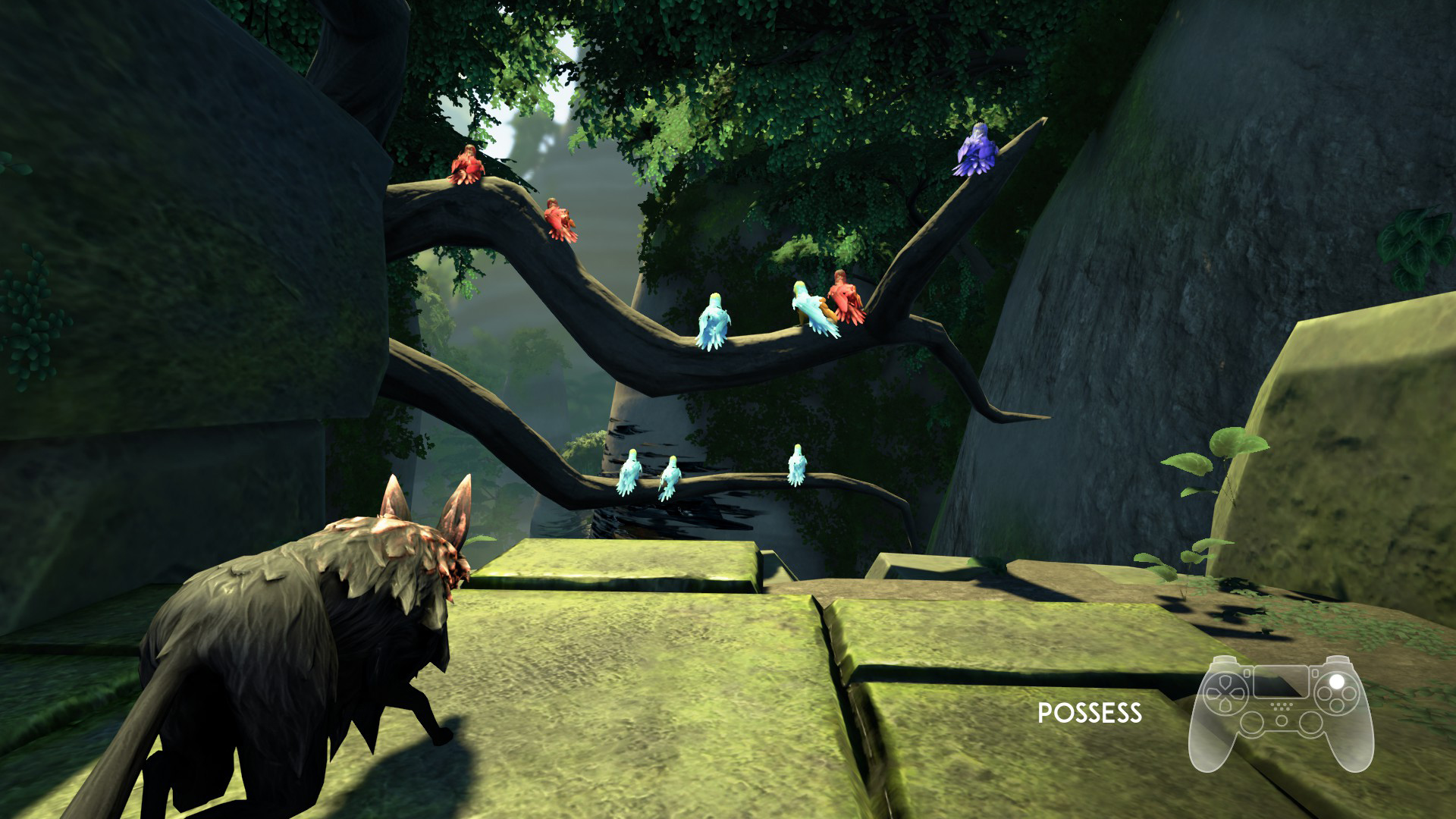Screen dimensions: 1456x819
Task: Click the Share button on the controller icon
Action: pyautogui.click(x=1247, y=673)
